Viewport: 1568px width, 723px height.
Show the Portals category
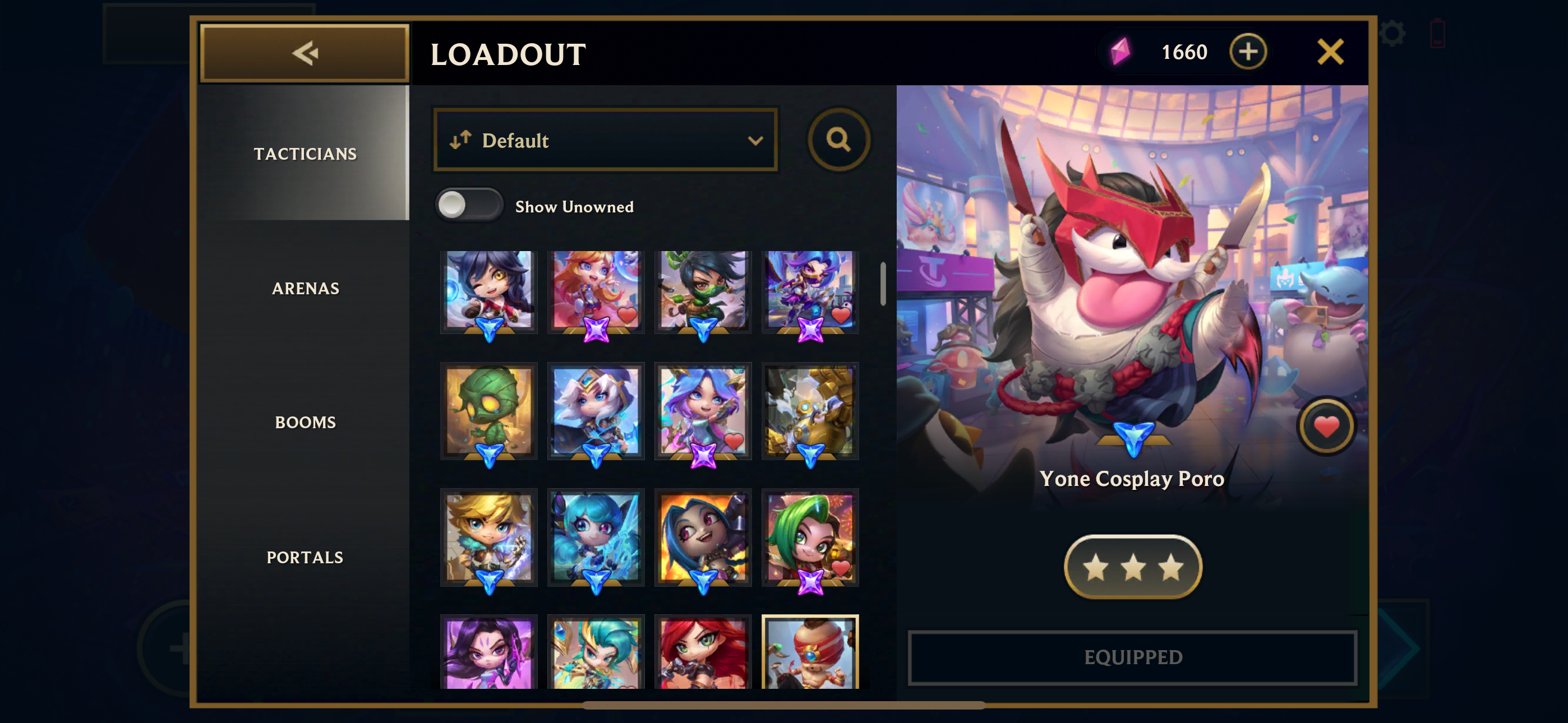[x=305, y=557]
